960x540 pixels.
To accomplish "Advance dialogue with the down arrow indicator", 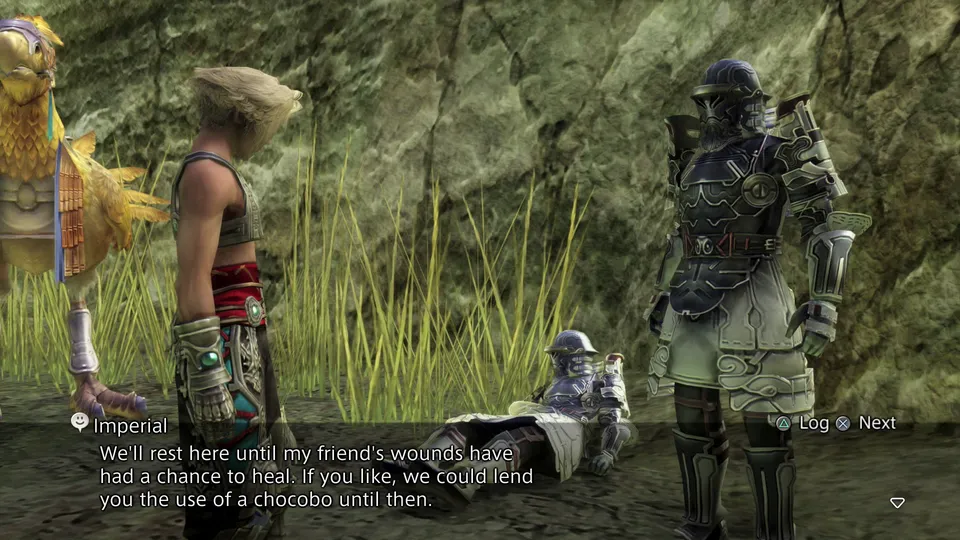I will [897, 502].
